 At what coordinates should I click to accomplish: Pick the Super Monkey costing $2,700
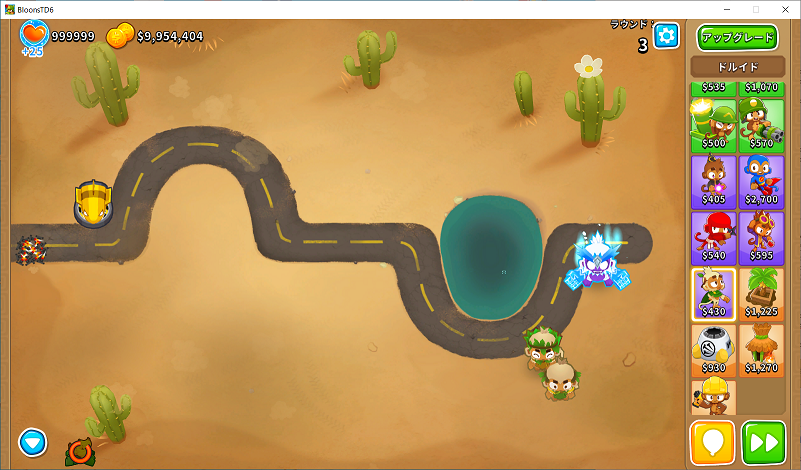click(x=761, y=181)
